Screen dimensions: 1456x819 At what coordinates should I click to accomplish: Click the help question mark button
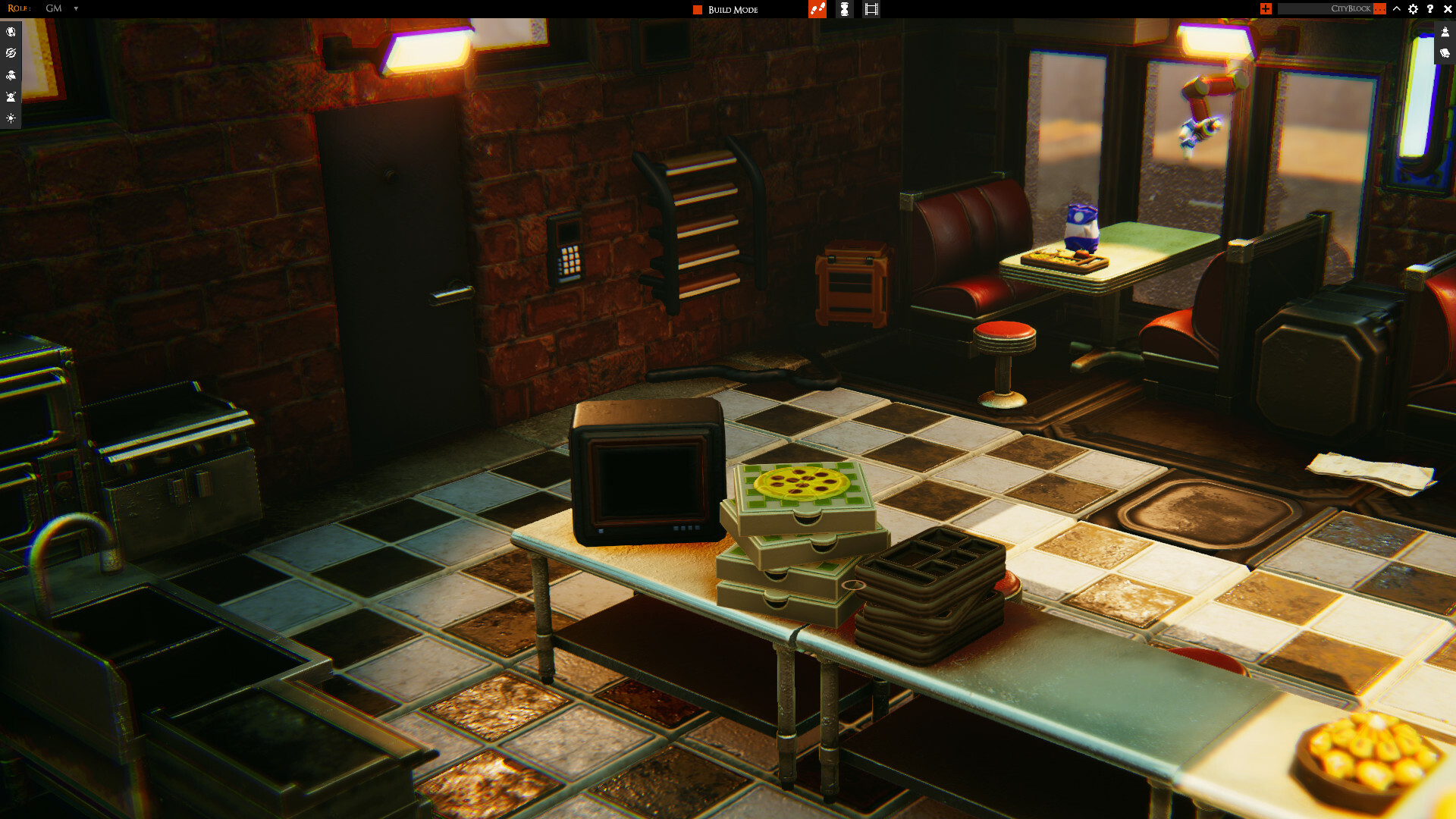pos(1430,9)
